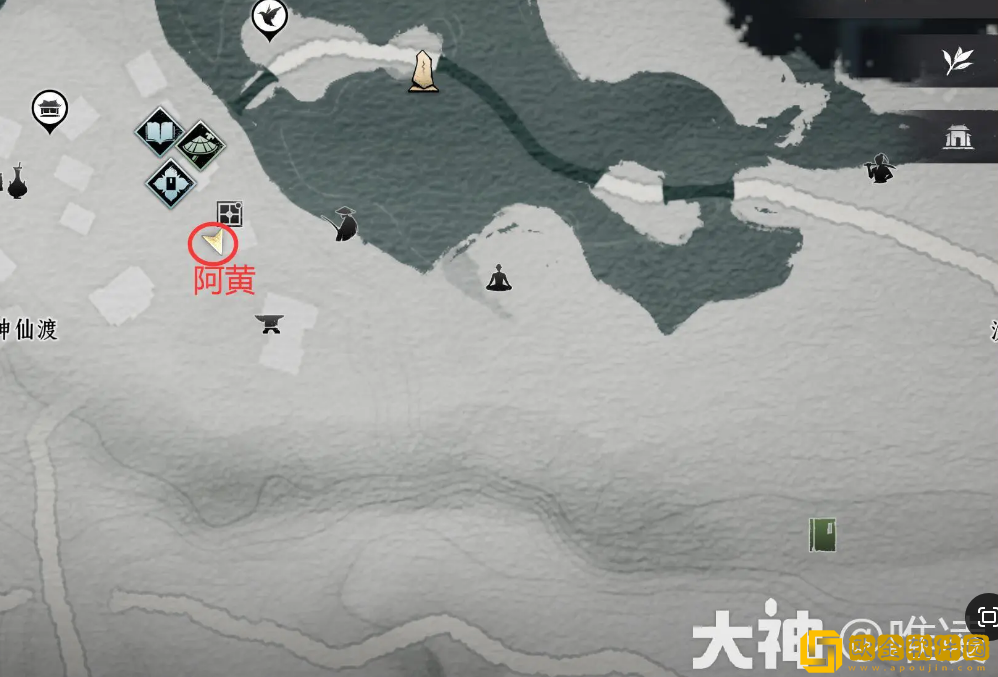Image resolution: width=998 pixels, height=677 pixels.
Task: Click the staff-carrying figure map icon
Action: (879, 168)
